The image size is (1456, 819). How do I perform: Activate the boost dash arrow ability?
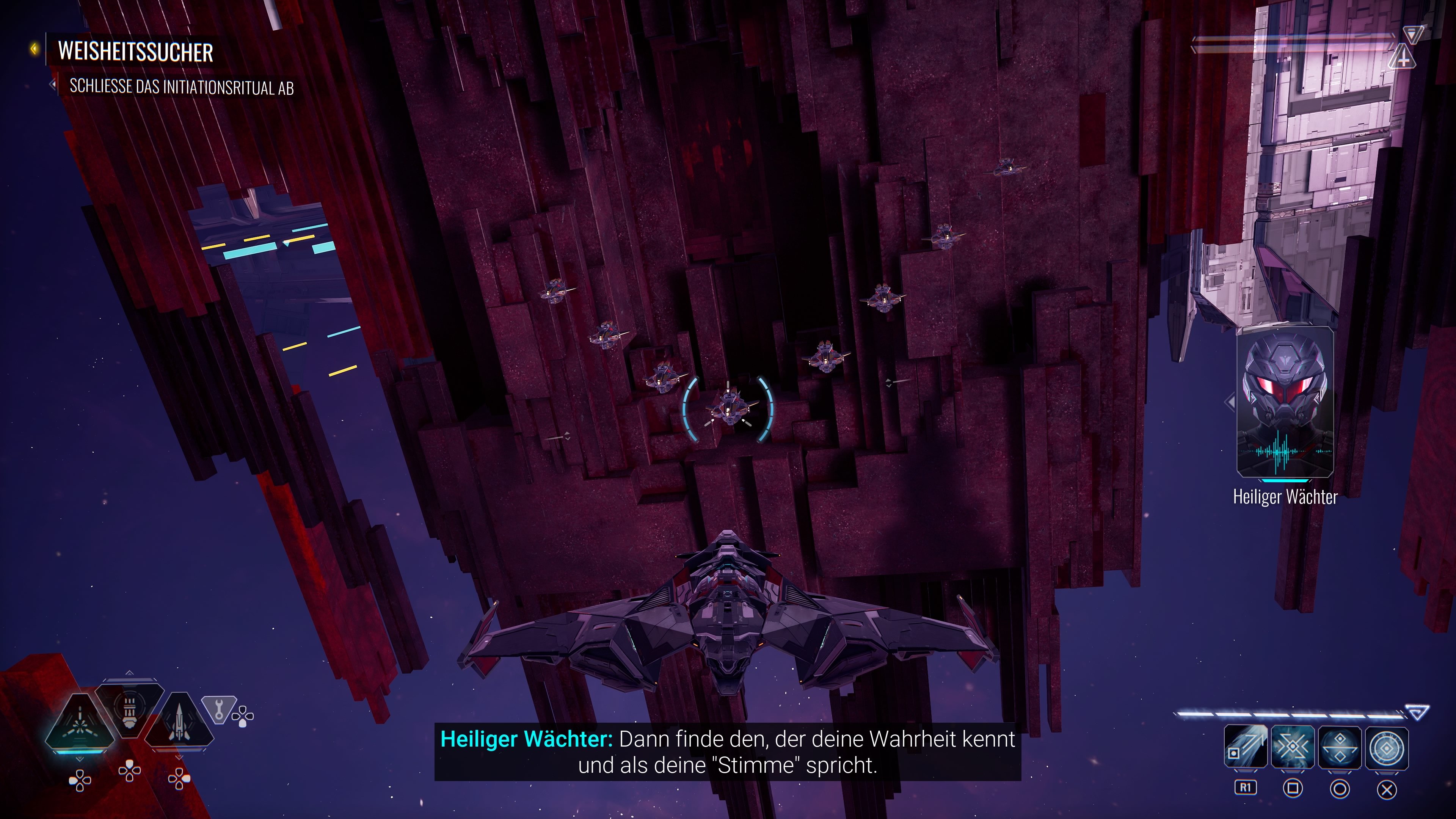[x=1245, y=747]
